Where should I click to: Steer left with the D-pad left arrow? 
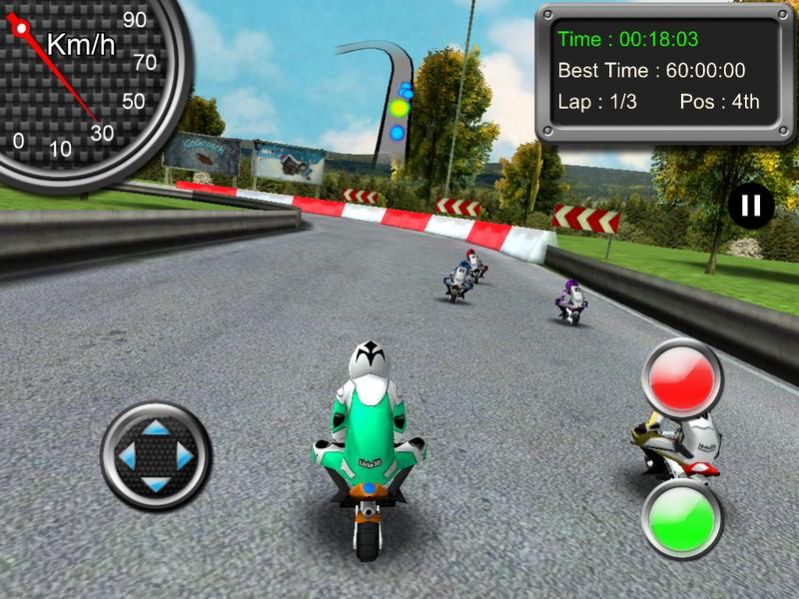(x=127, y=457)
